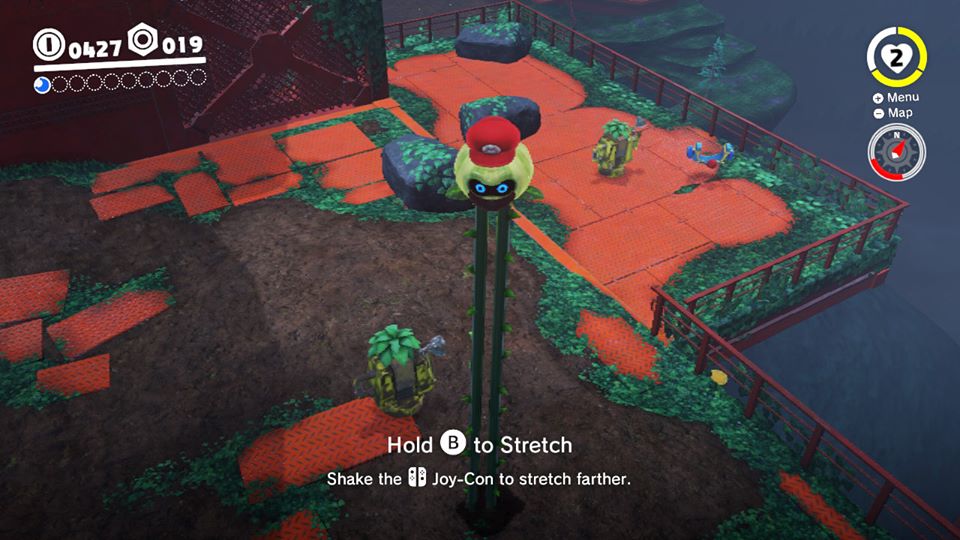Click the compass in the HUD
960x540 pixels.
click(x=896, y=153)
